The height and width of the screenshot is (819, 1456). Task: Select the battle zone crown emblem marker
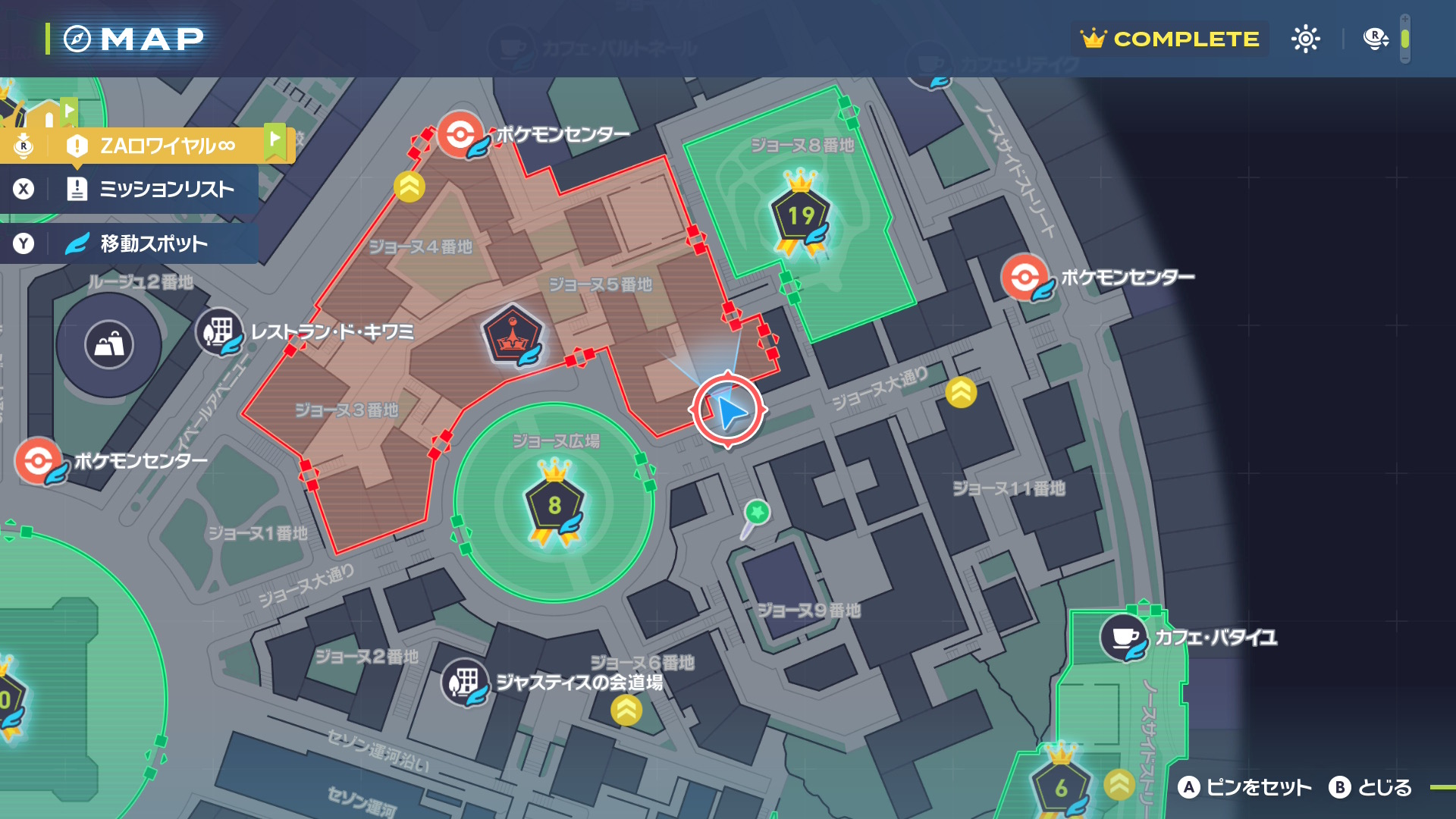pos(513,335)
